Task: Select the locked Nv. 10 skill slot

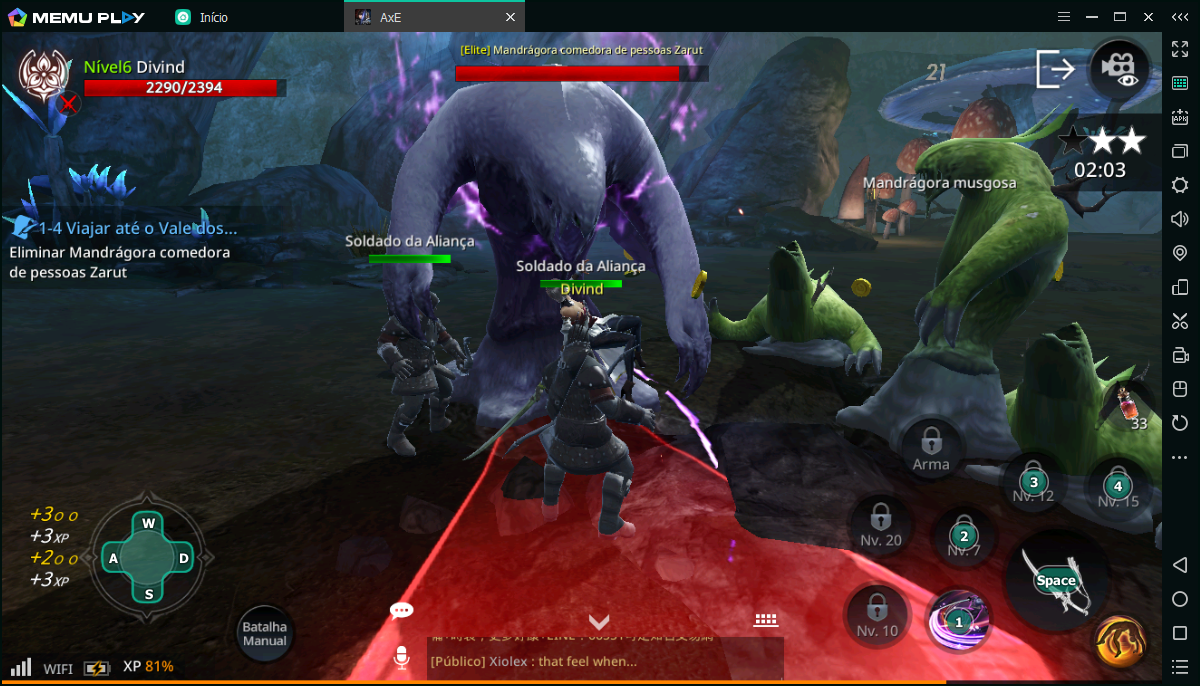Action: click(x=877, y=614)
